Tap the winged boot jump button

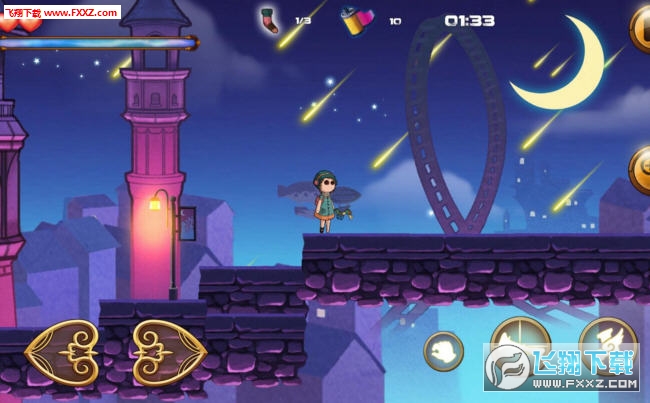tap(607, 338)
